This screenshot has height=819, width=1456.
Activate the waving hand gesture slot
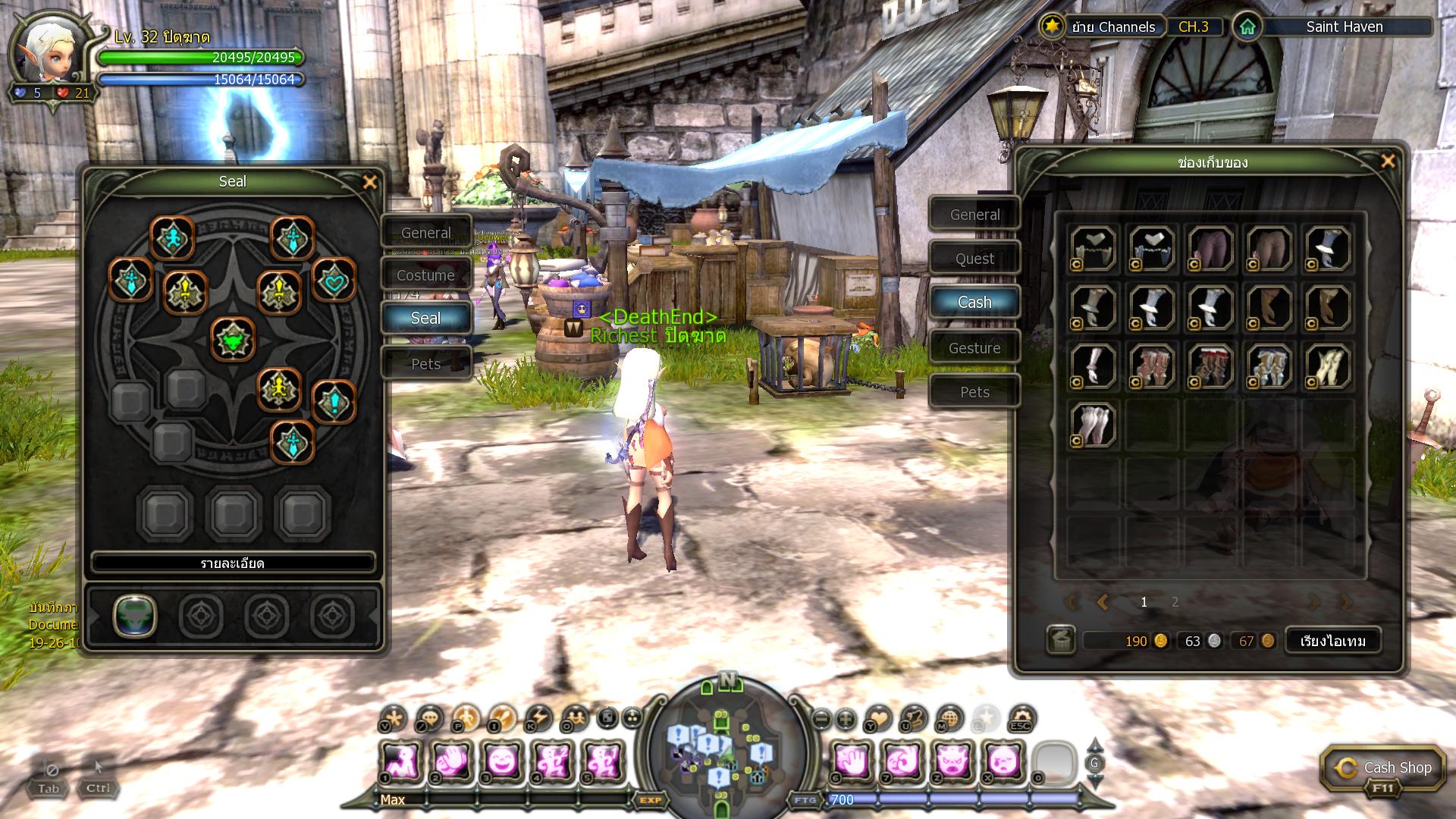[452, 761]
